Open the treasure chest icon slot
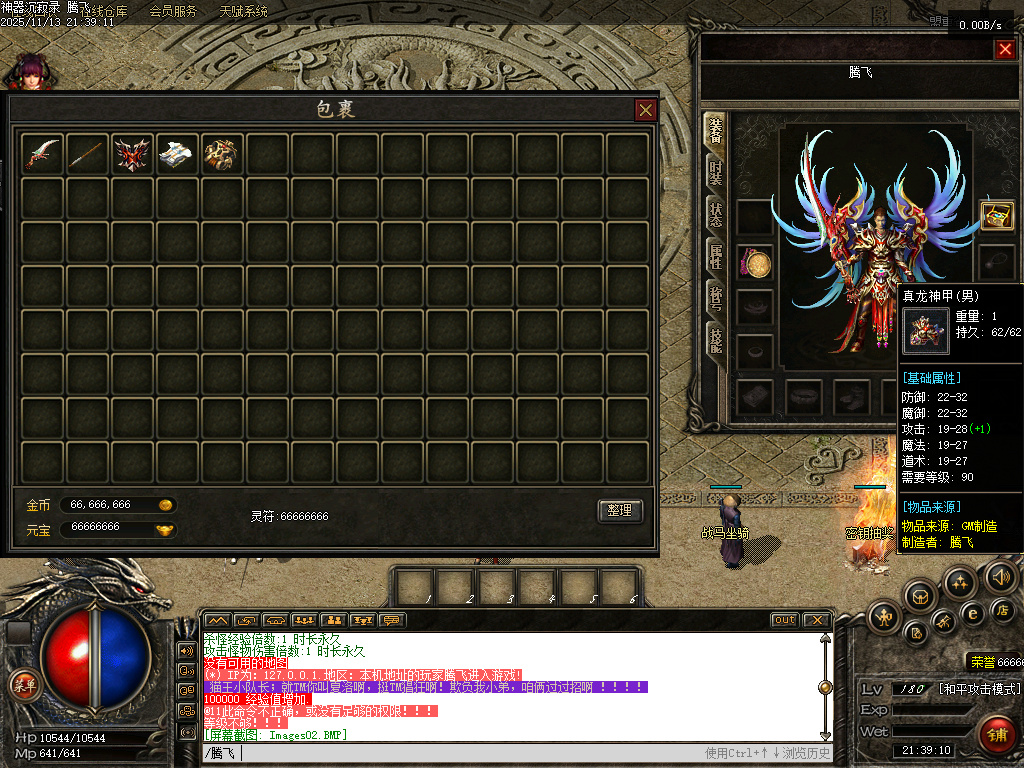The height and width of the screenshot is (768, 1024). (996, 214)
